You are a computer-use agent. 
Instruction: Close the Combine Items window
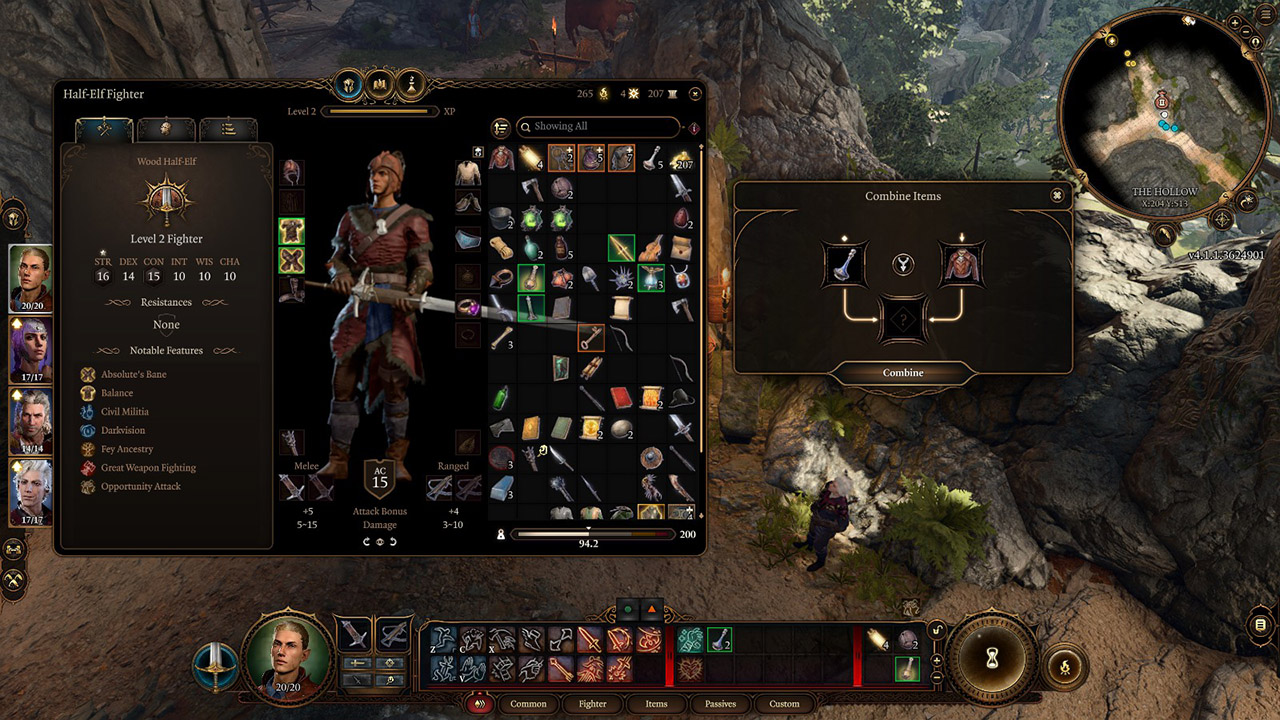(1057, 196)
